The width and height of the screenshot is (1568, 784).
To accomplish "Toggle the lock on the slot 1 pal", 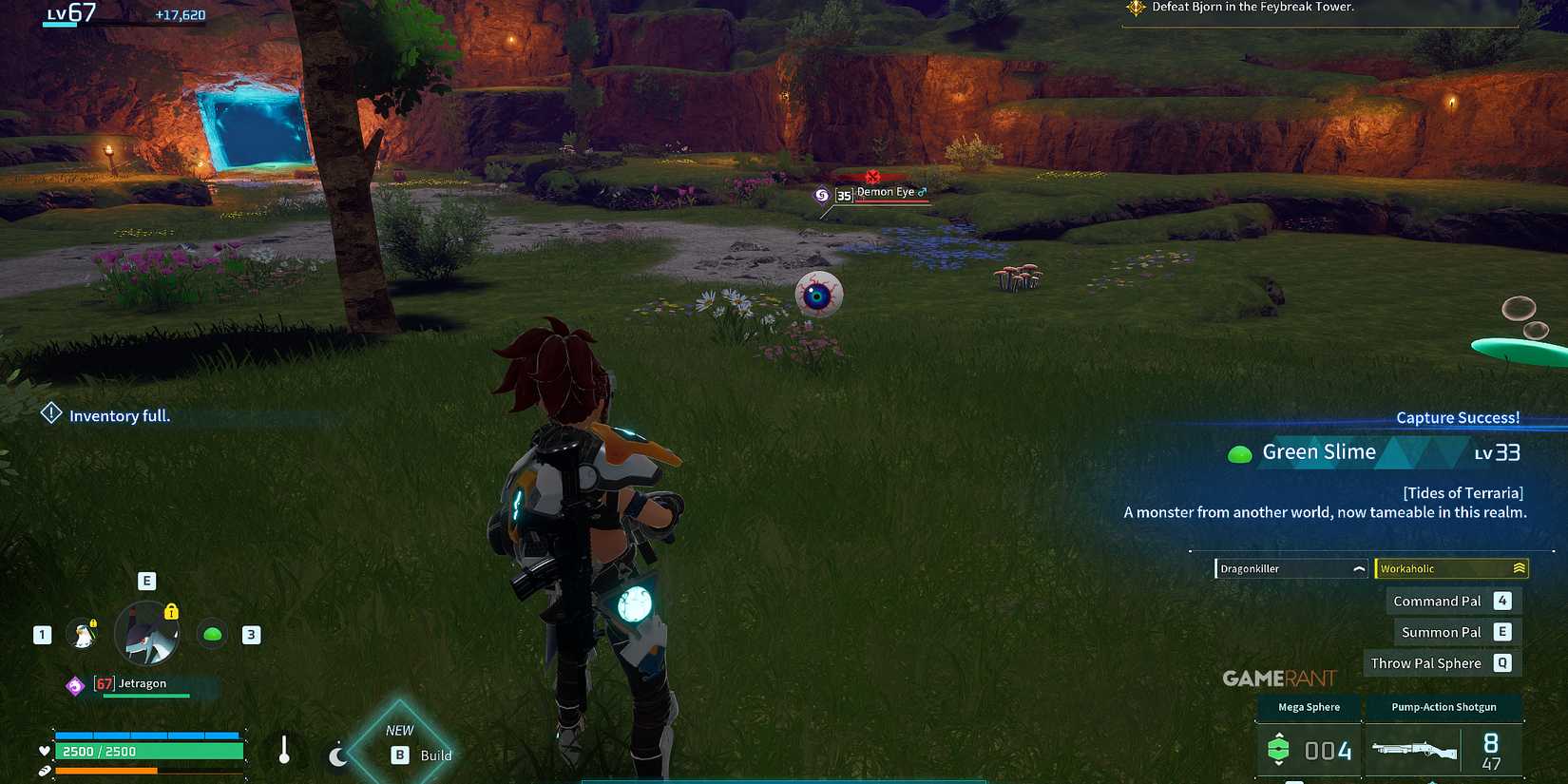I will tap(94, 622).
